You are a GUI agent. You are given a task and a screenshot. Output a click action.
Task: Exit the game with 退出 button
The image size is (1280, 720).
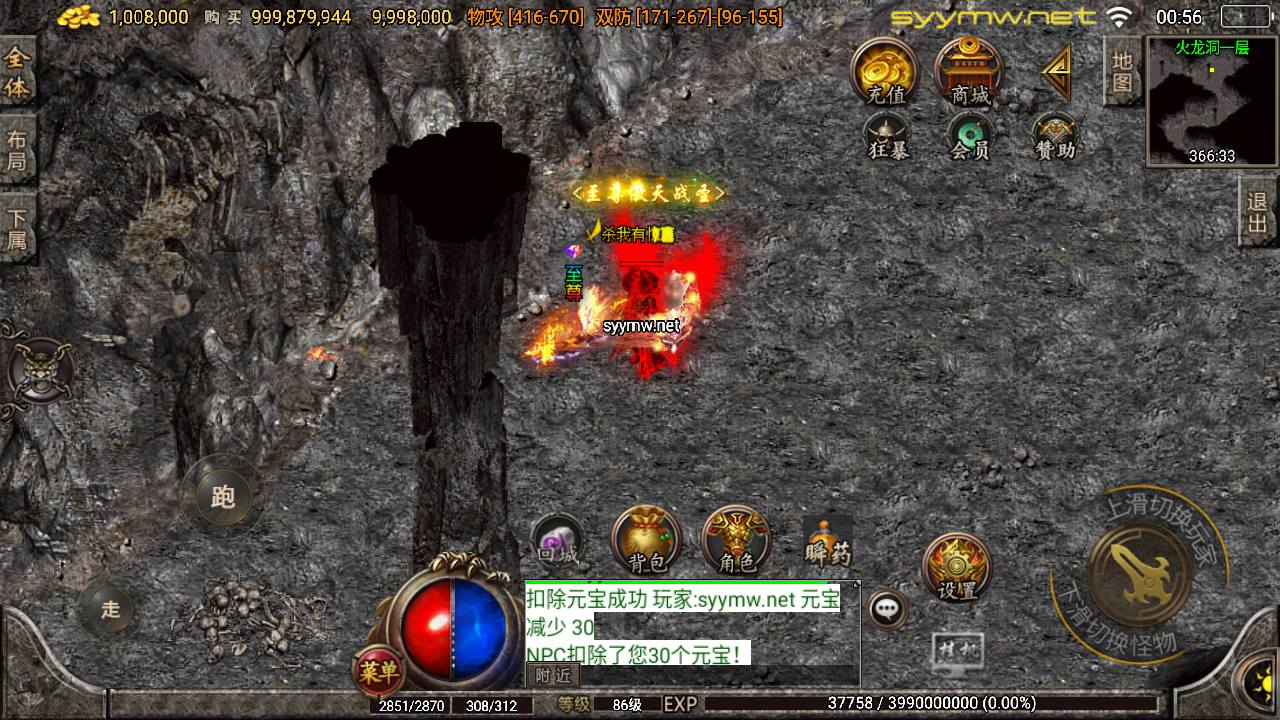click(1258, 212)
